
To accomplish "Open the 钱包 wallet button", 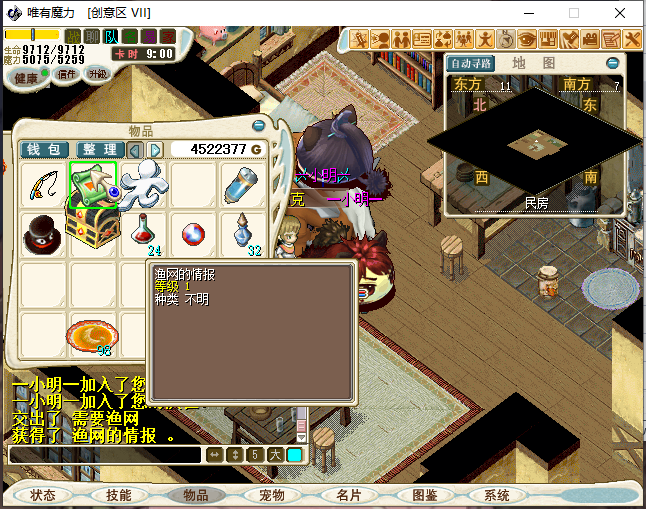I will tap(45, 150).
